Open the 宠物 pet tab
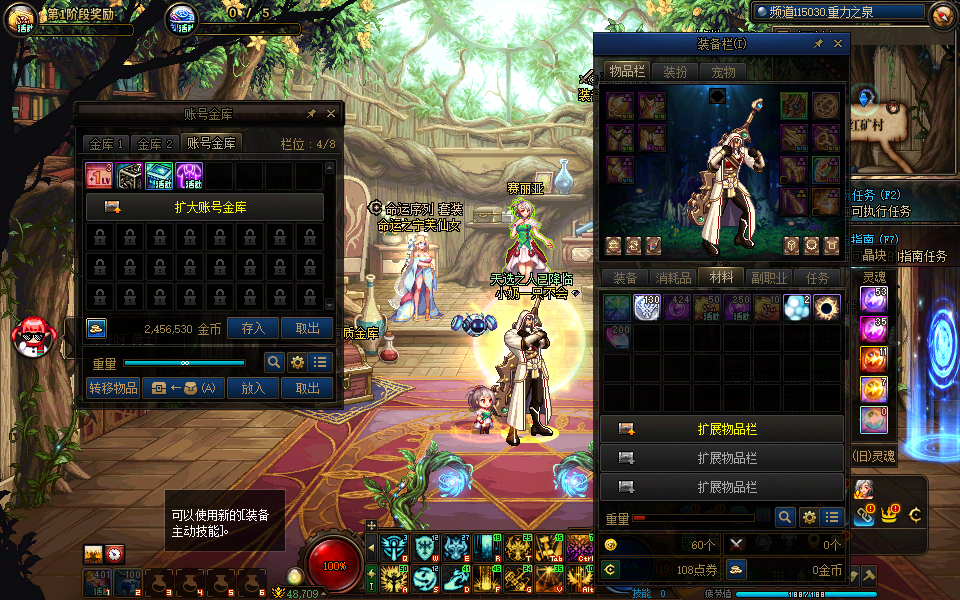Screen dimensions: 960x600 723,72
